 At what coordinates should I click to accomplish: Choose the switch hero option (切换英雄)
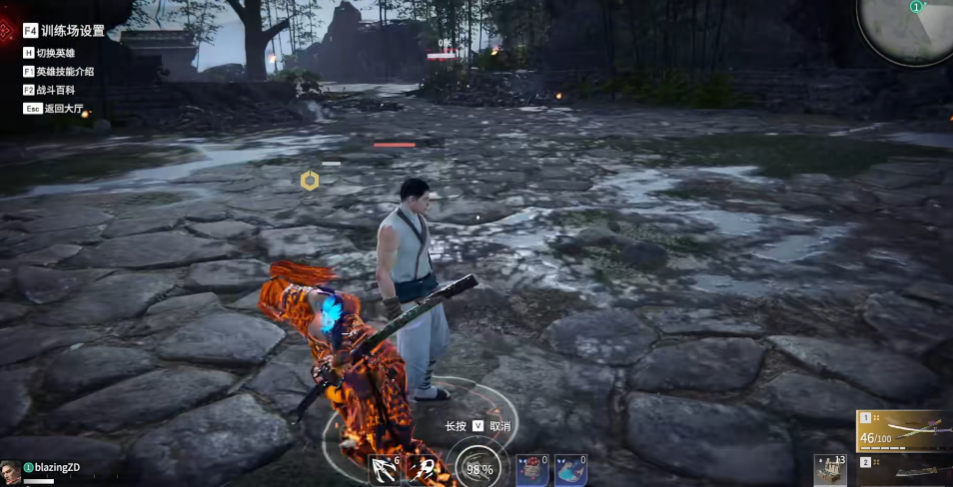tap(55, 52)
